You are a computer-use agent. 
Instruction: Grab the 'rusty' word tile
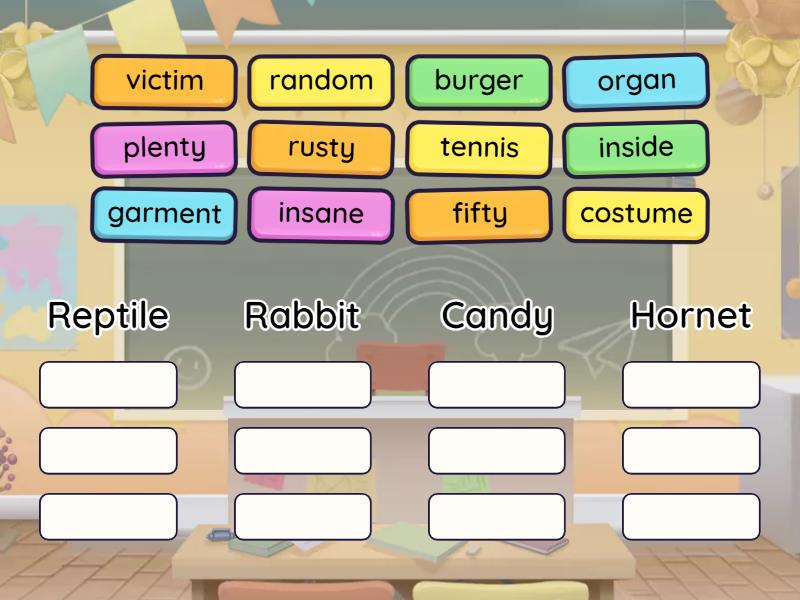click(321, 148)
